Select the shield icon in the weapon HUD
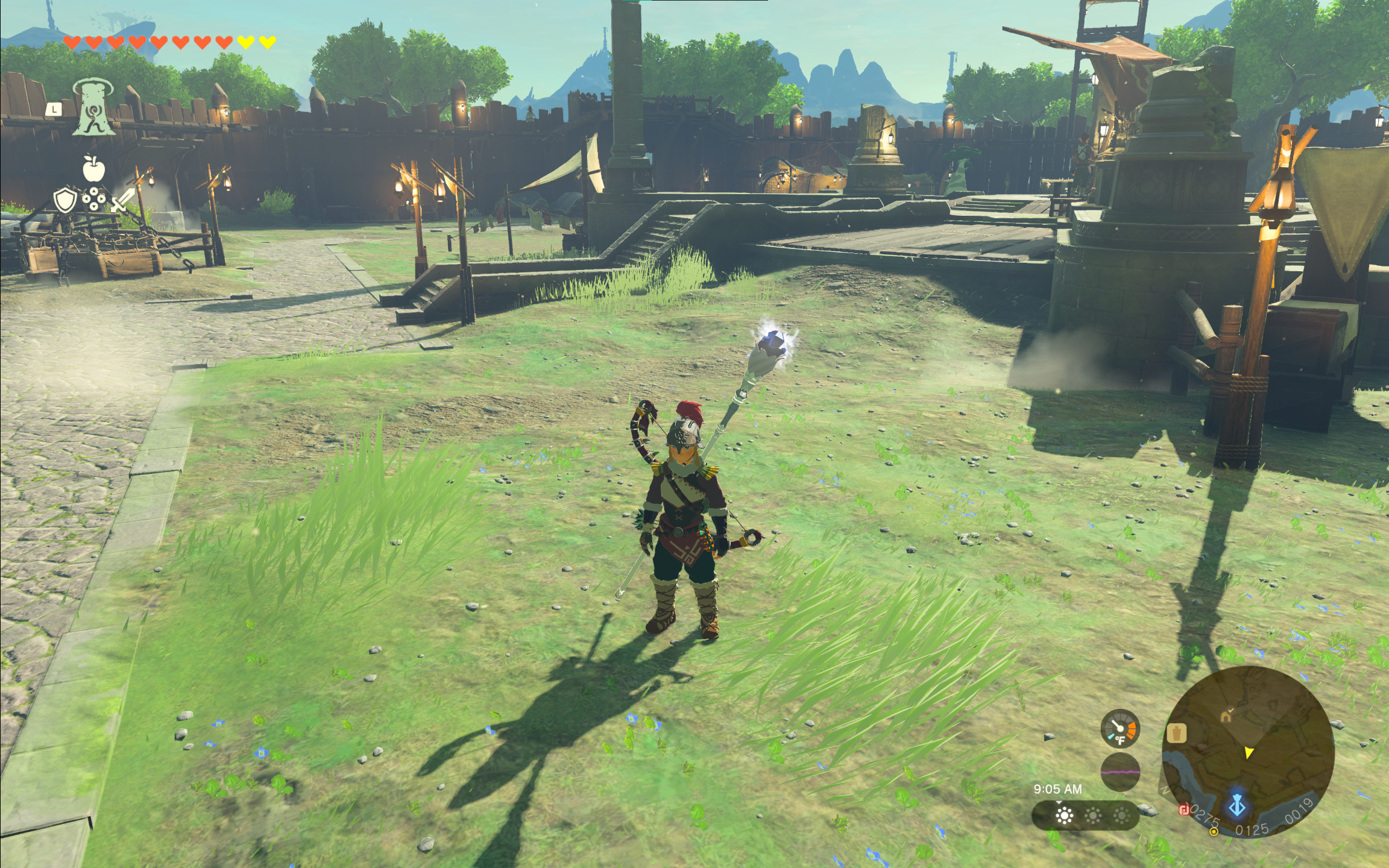The image size is (1389, 868). [x=65, y=201]
